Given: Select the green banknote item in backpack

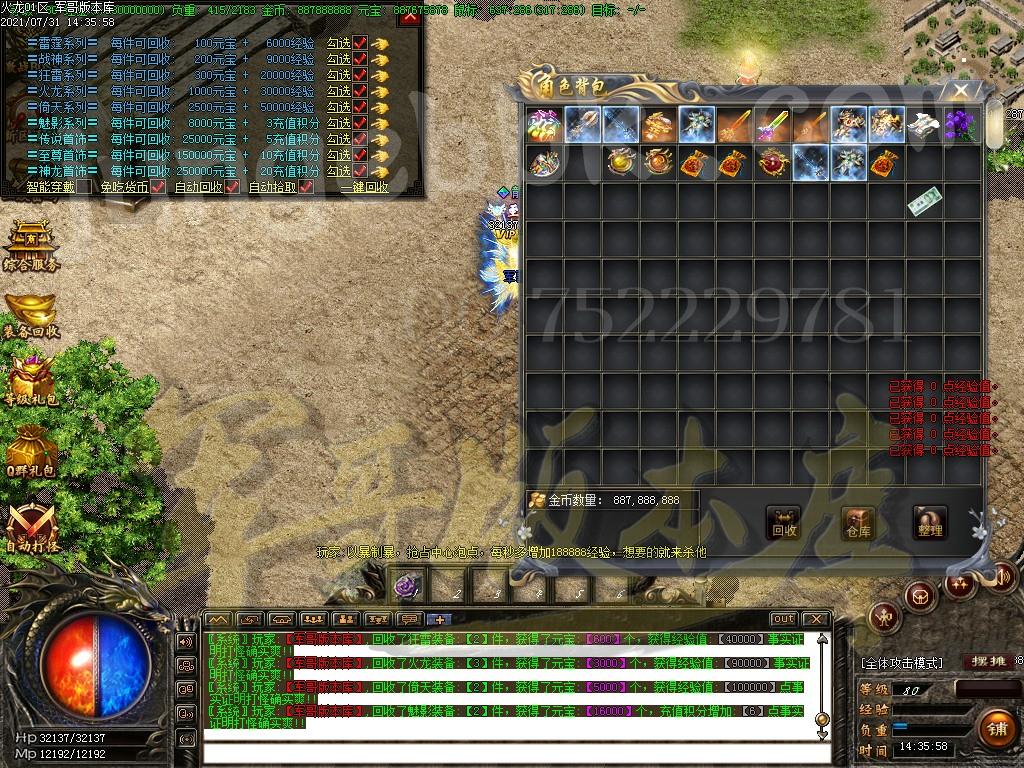Looking at the screenshot, I should (923, 201).
